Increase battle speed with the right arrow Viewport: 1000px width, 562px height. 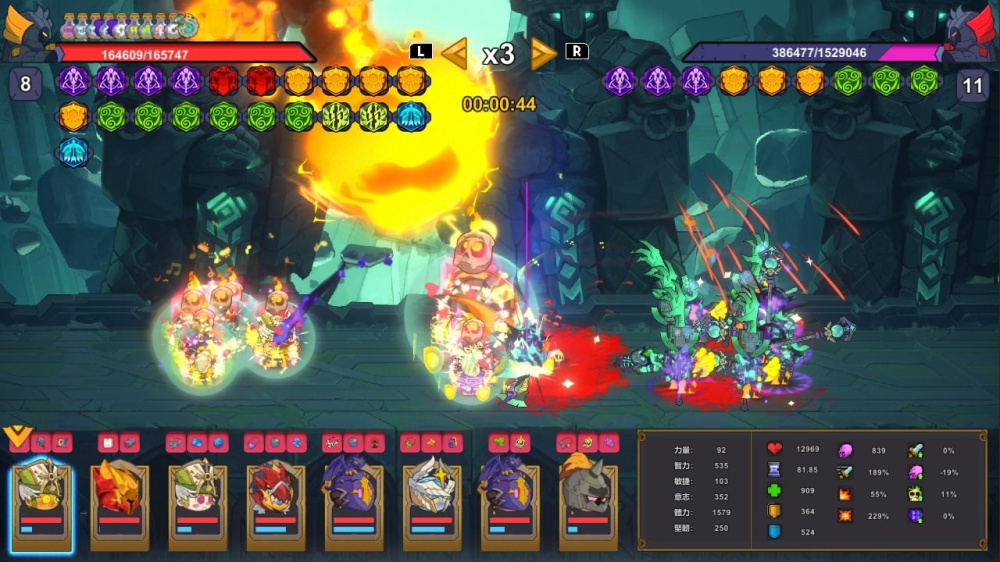[x=543, y=54]
